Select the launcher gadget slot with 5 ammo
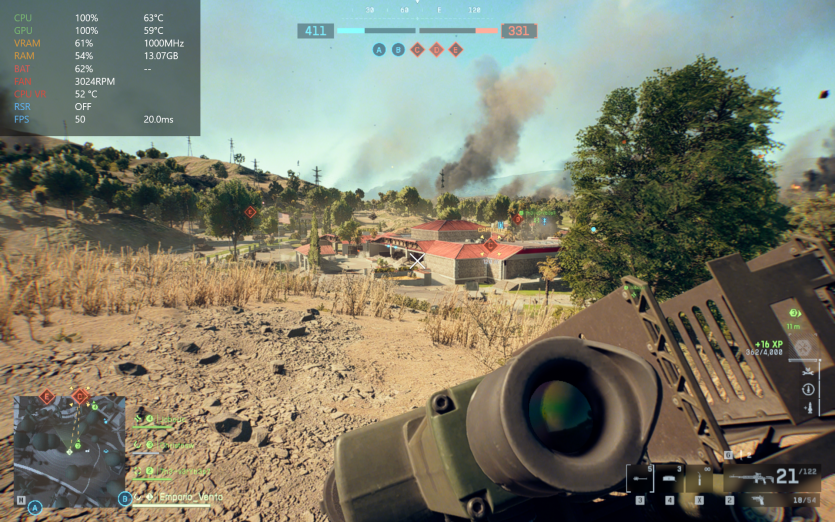The image size is (835, 522). (640, 479)
